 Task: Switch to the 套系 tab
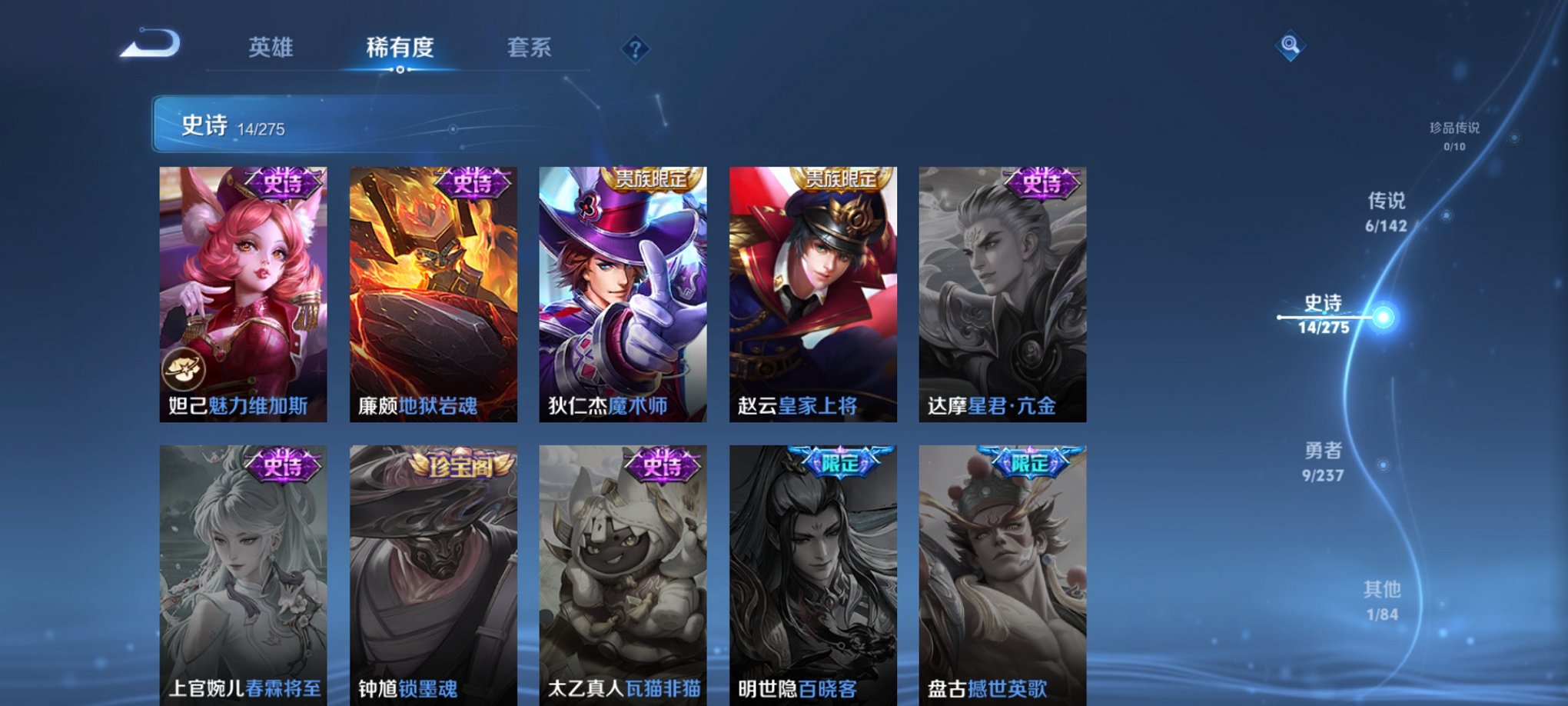coord(534,48)
